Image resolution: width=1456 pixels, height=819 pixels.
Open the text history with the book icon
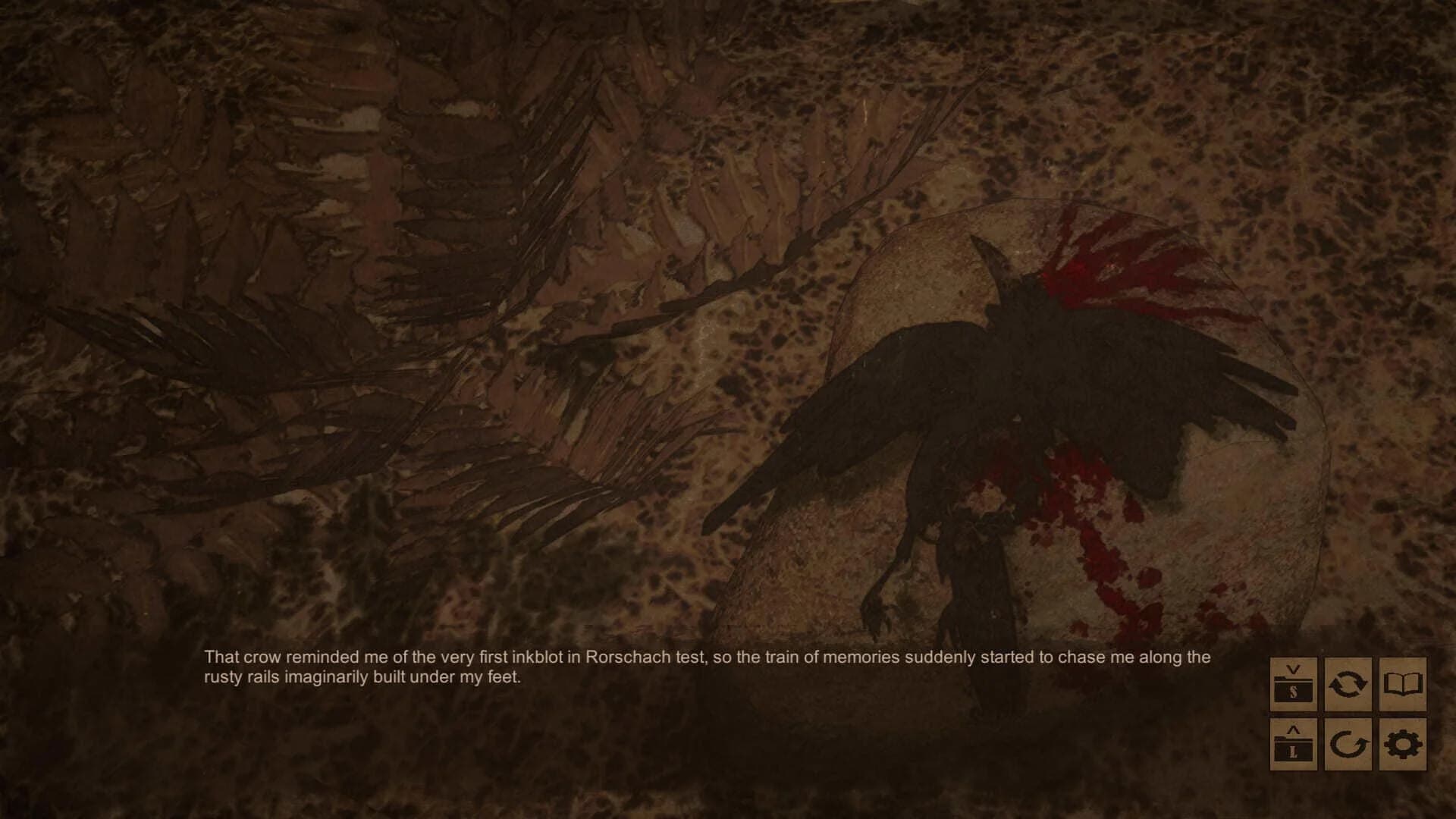pos(1401,682)
